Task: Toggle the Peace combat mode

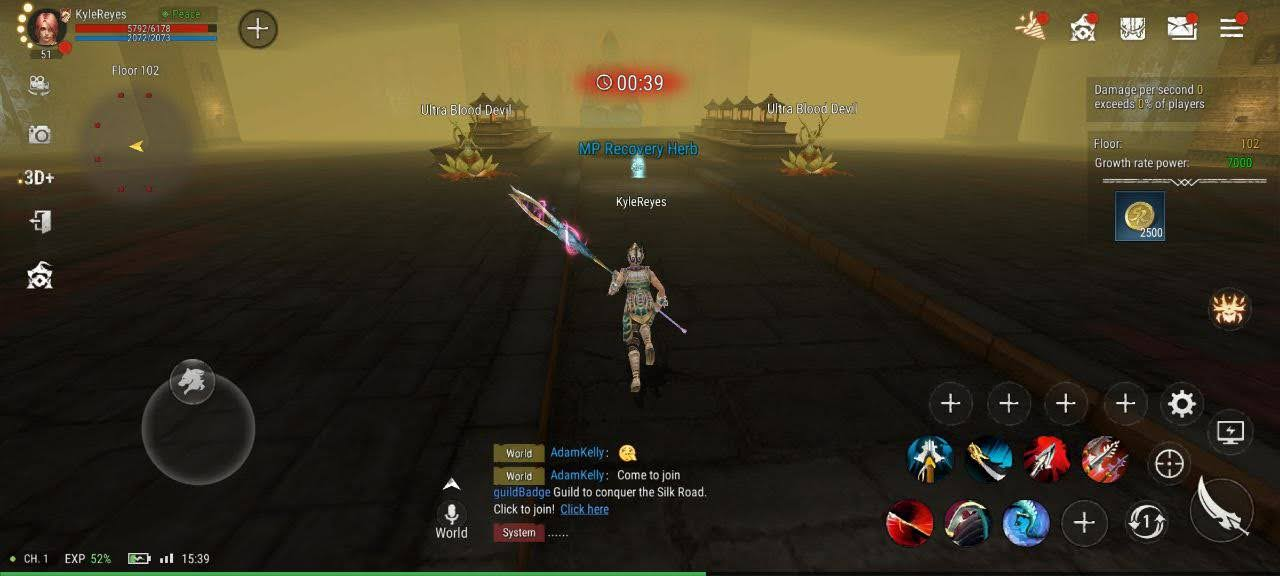Action: (x=180, y=14)
